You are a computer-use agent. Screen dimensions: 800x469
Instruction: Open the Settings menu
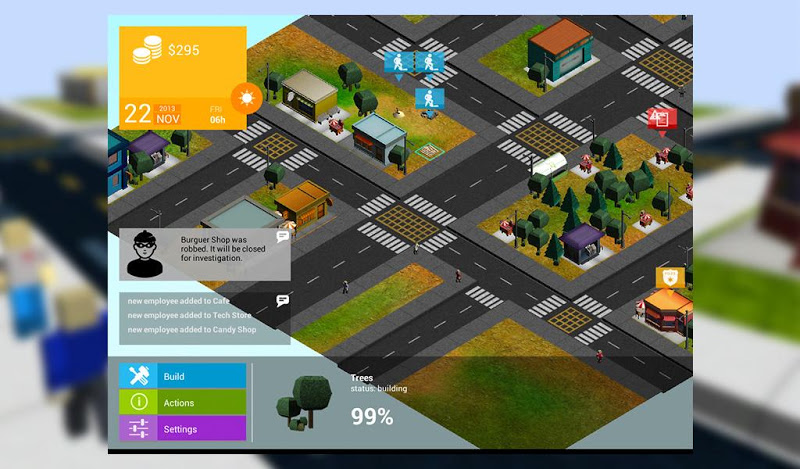point(183,429)
